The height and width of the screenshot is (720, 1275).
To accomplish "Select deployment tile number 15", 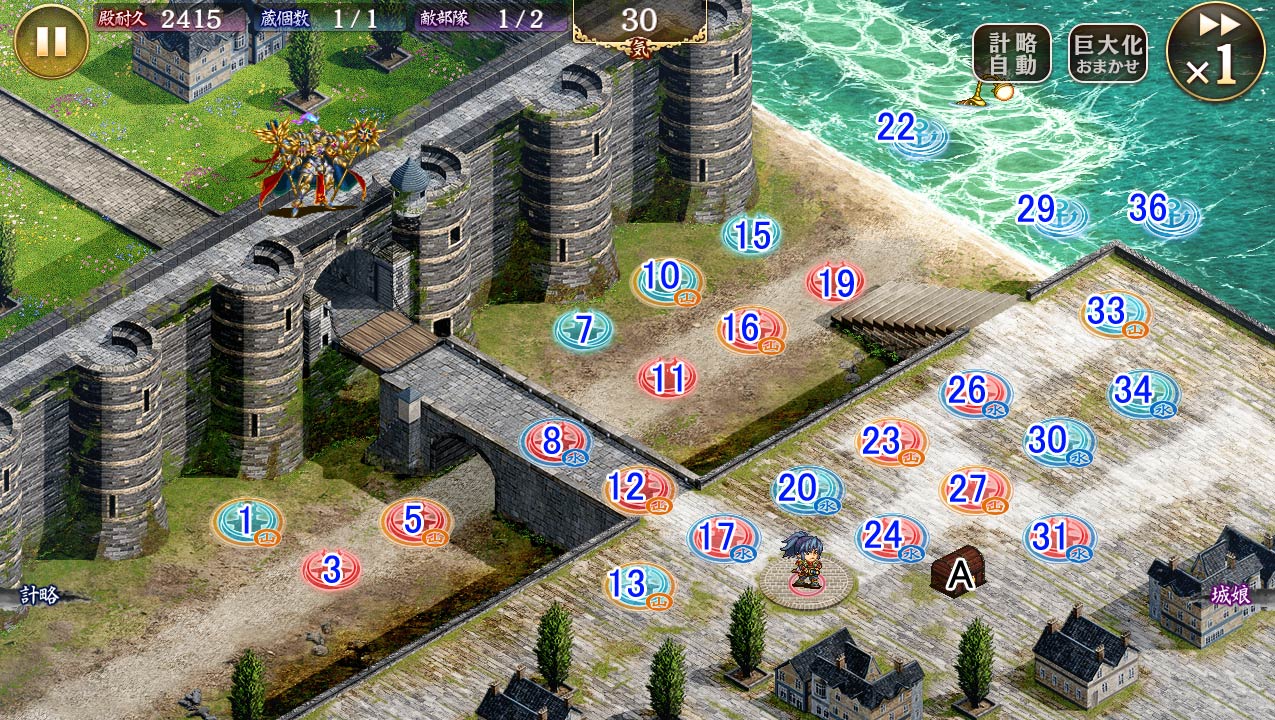I will point(752,236).
